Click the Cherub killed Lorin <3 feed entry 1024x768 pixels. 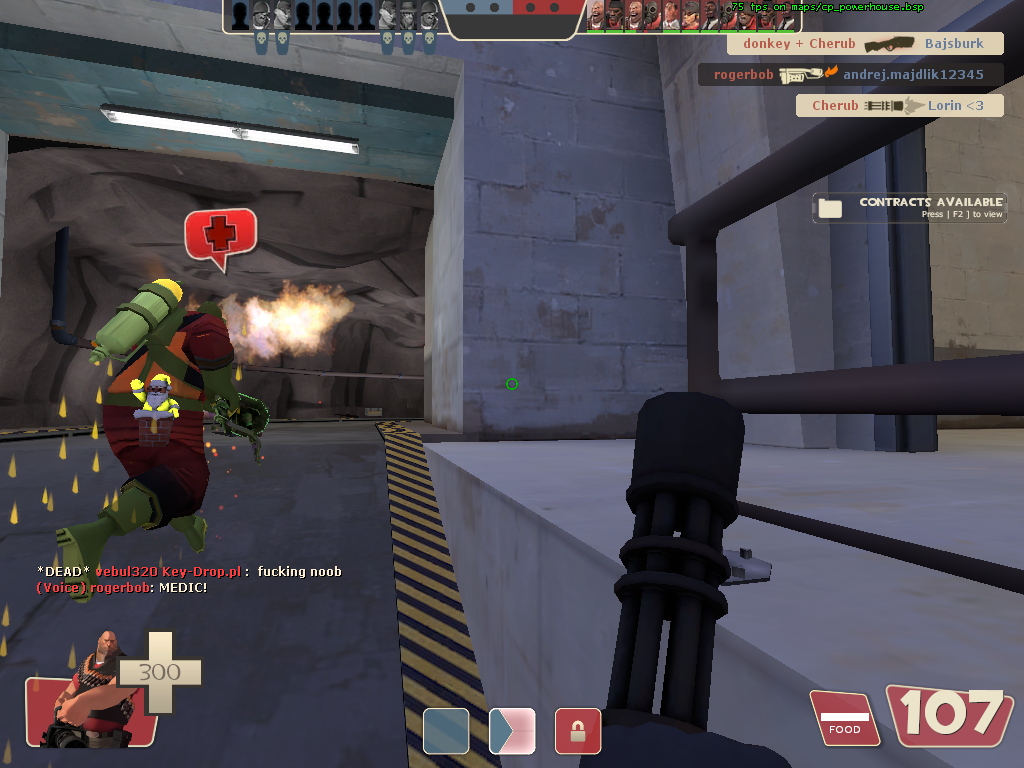tap(899, 106)
